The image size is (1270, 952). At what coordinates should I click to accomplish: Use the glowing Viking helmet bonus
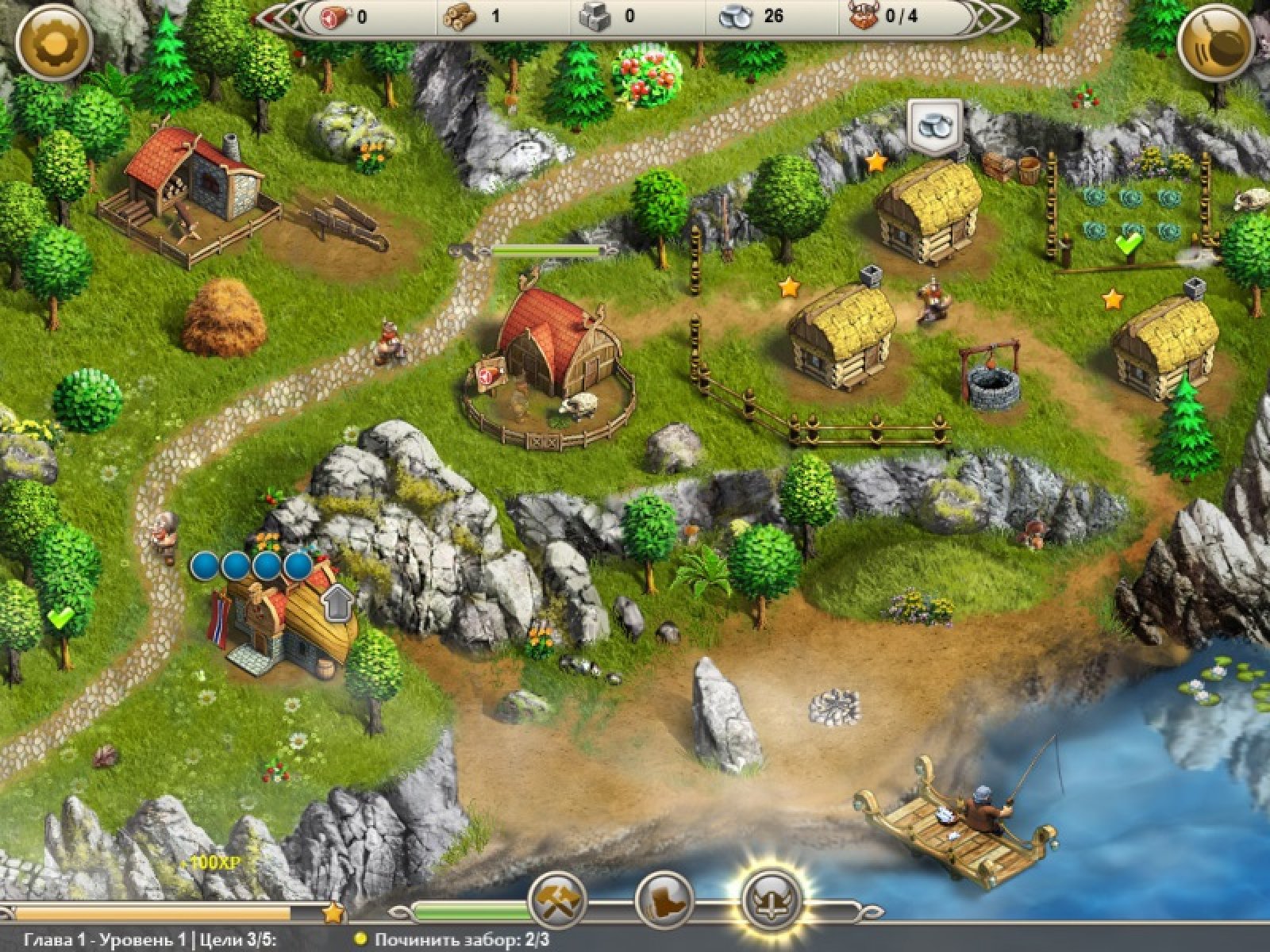click(772, 900)
